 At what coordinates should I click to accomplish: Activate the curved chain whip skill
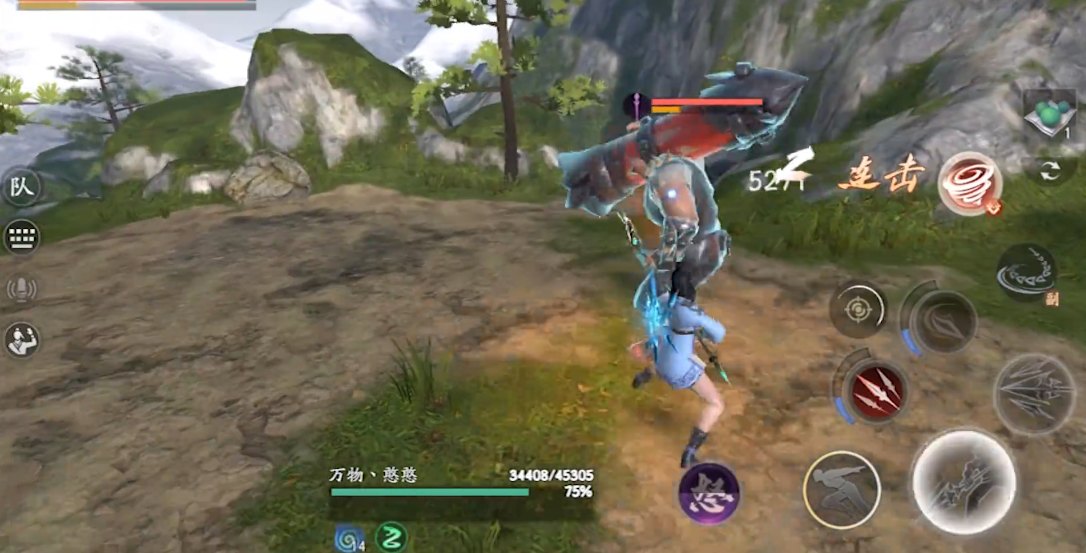pos(1026,272)
